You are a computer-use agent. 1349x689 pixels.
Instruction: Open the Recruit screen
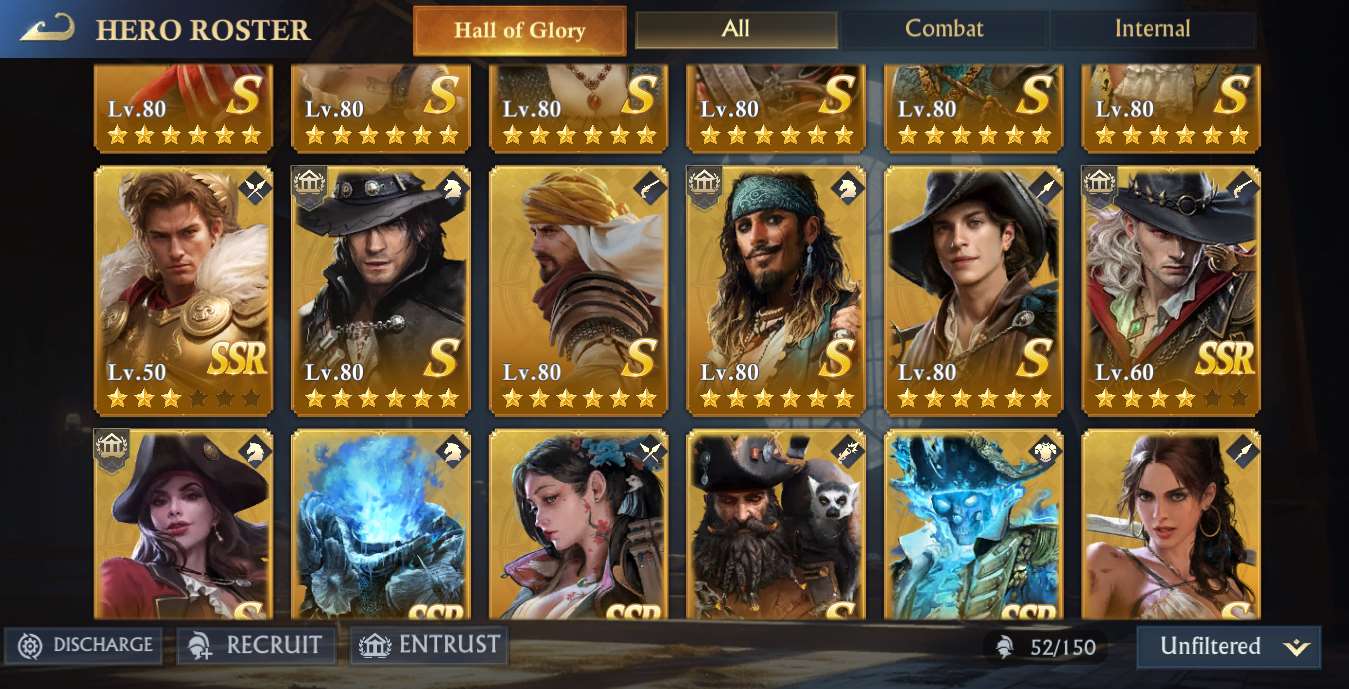[x=257, y=645]
